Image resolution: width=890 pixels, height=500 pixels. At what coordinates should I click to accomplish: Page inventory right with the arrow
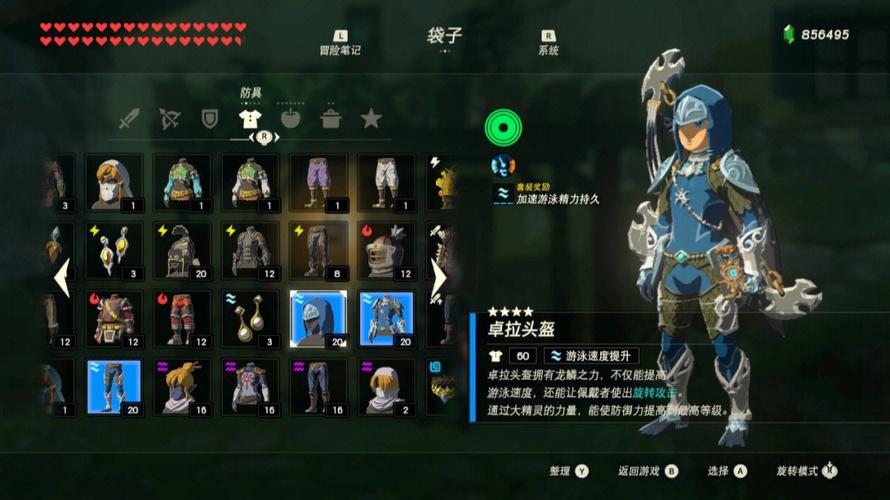tap(438, 277)
